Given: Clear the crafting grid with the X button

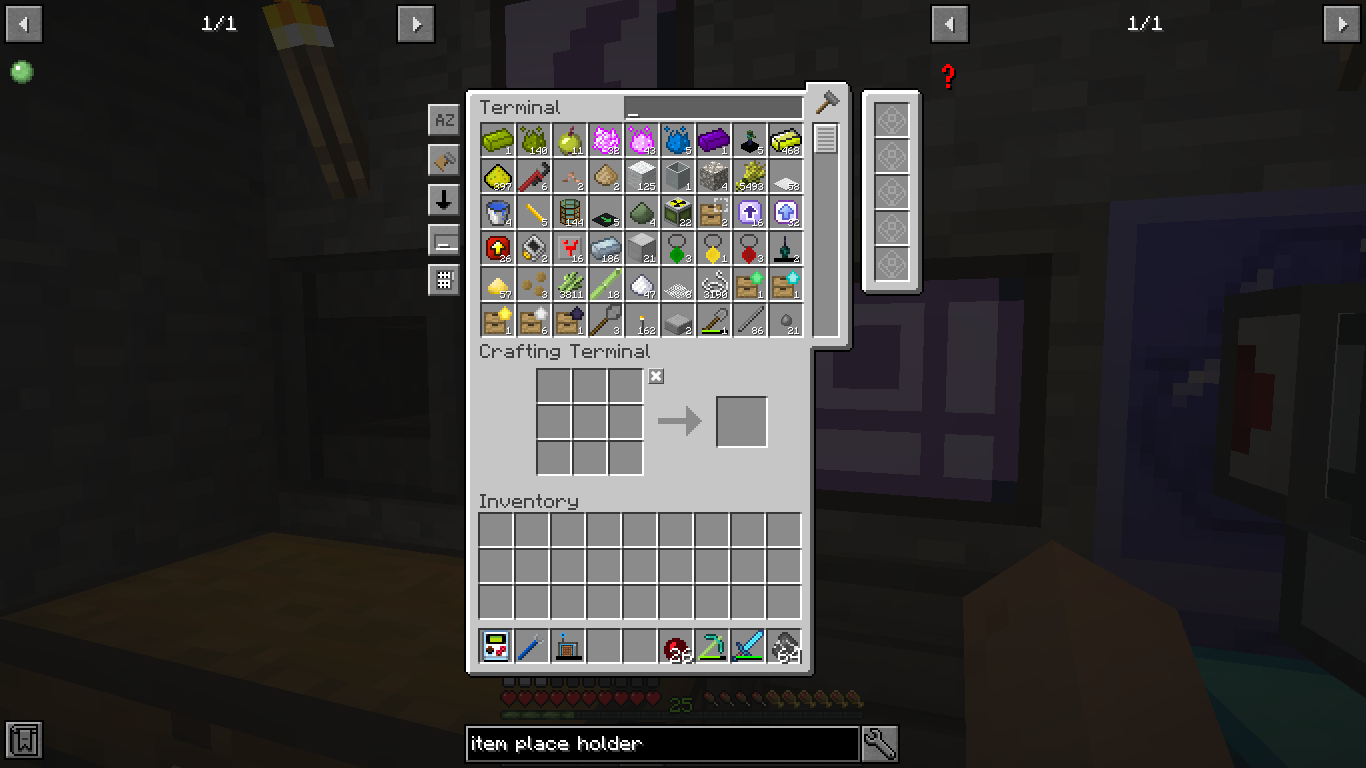Looking at the screenshot, I should tap(656, 377).
